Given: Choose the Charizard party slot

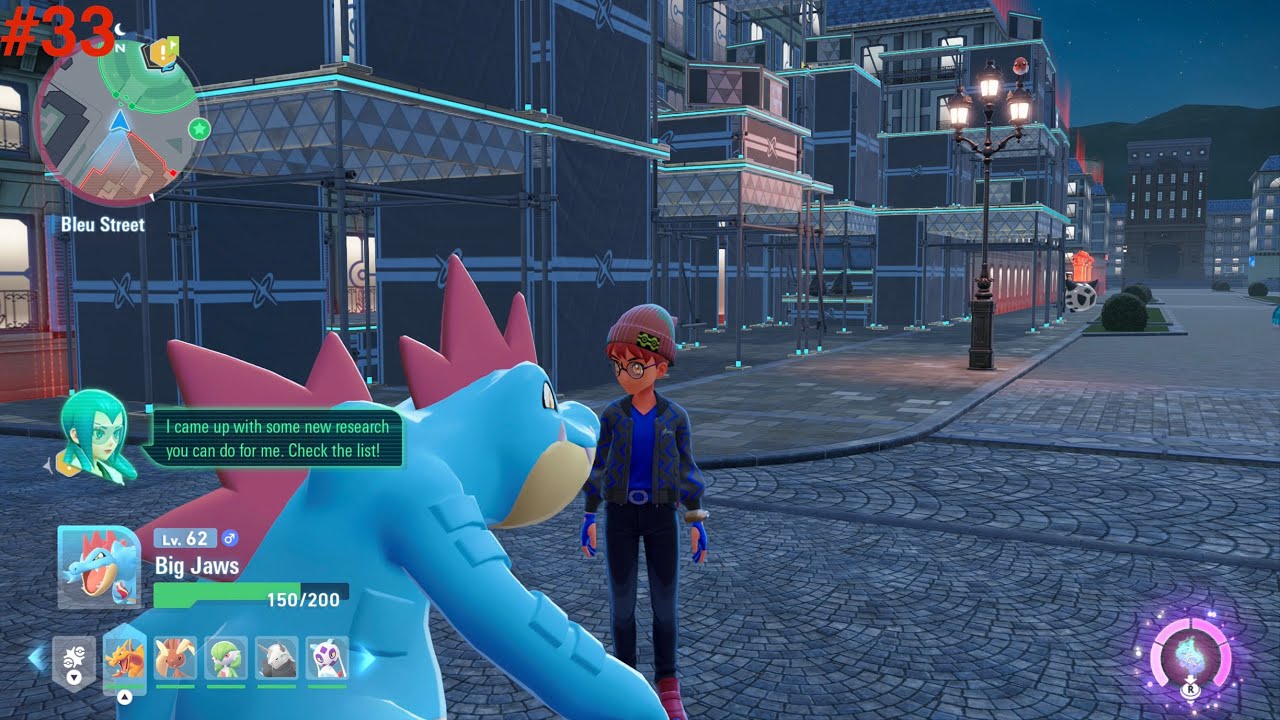Looking at the screenshot, I should 125,659.
